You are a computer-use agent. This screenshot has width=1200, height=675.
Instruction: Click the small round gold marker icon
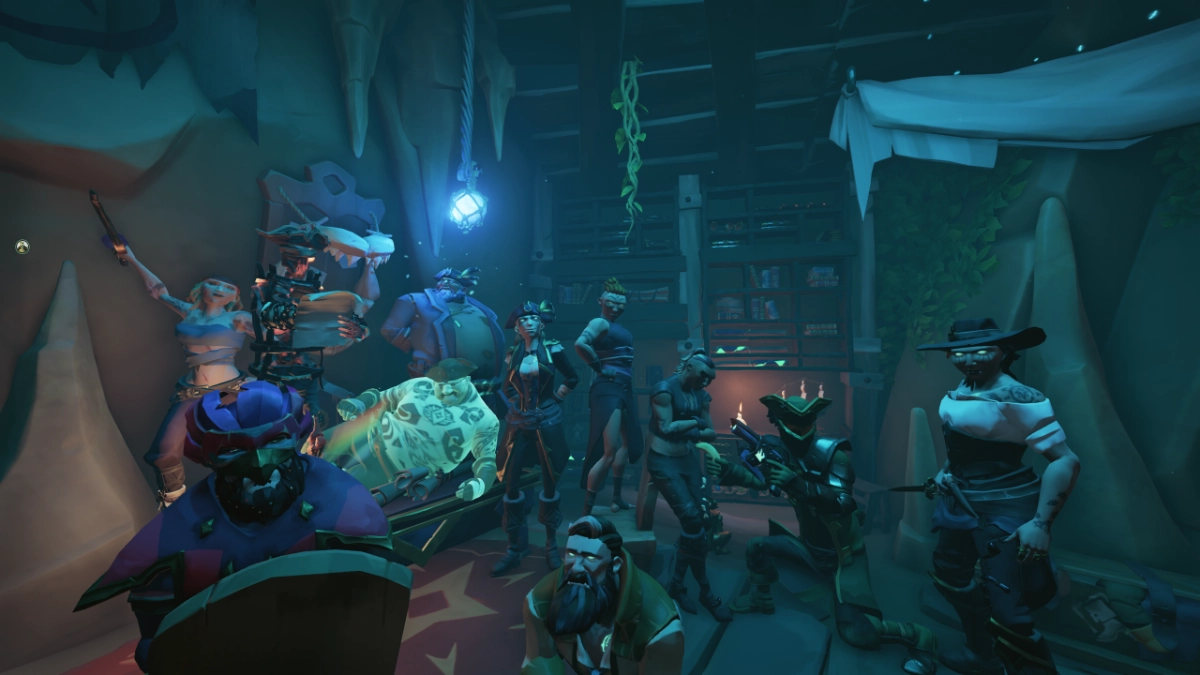coord(22,246)
